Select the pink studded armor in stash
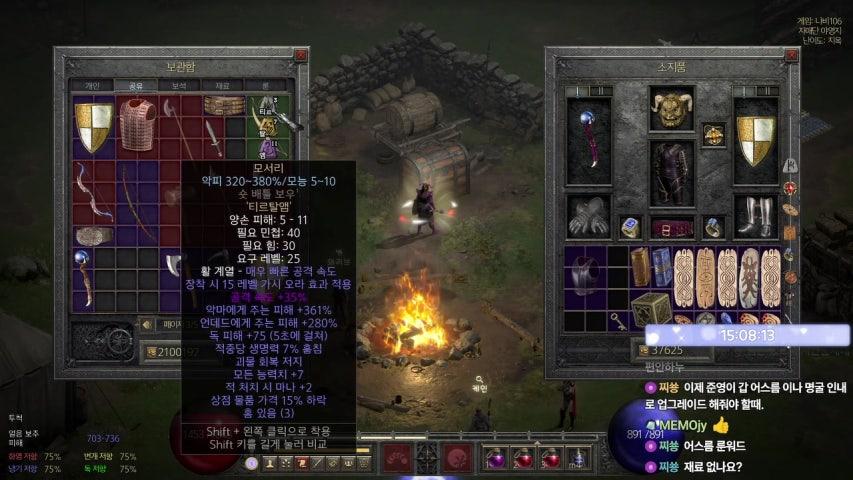Screen dimensions: 853x480 coord(137,123)
